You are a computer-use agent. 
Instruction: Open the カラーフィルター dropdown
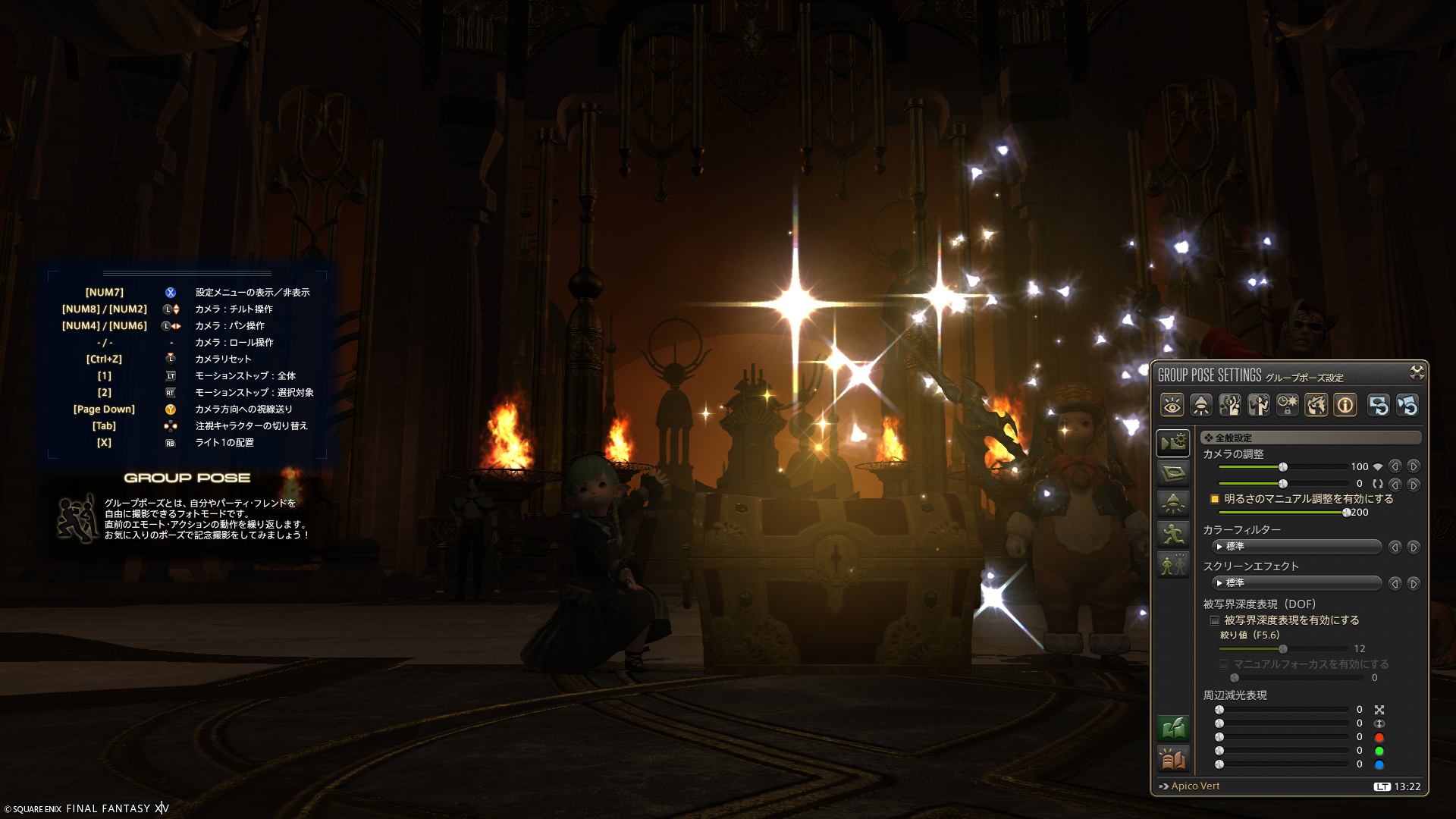[x=1298, y=547]
